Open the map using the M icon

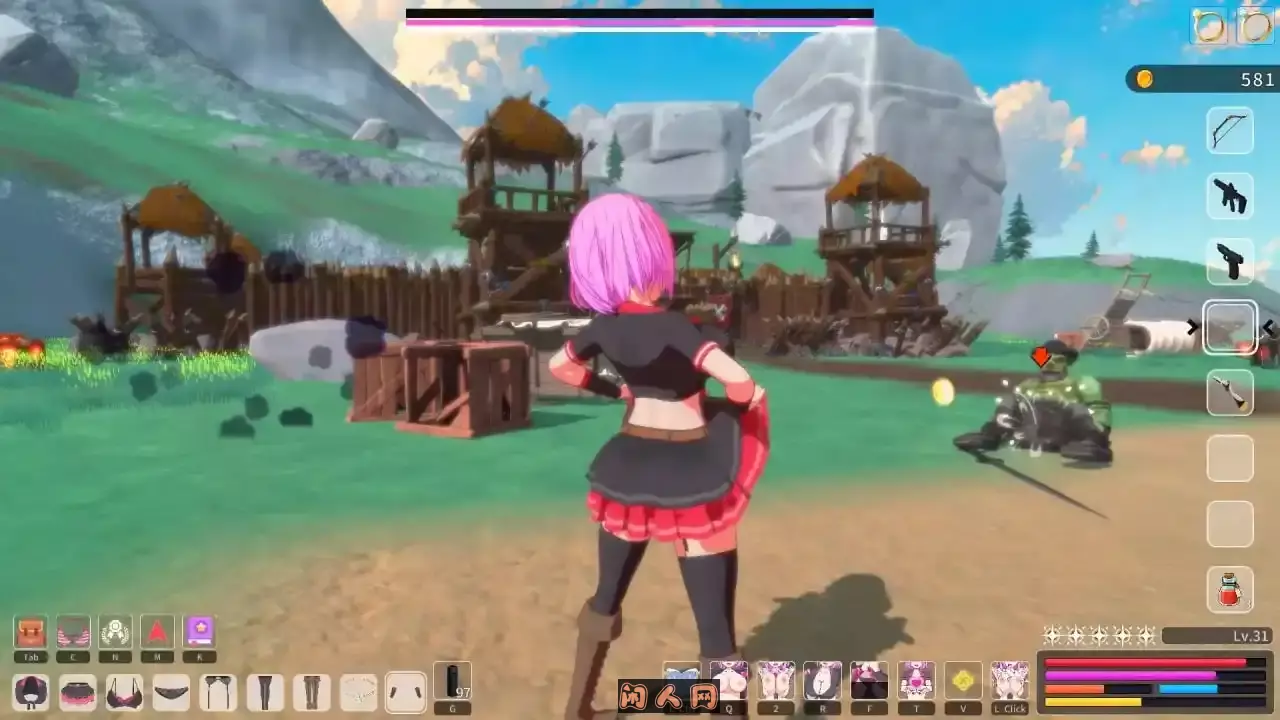click(x=157, y=630)
